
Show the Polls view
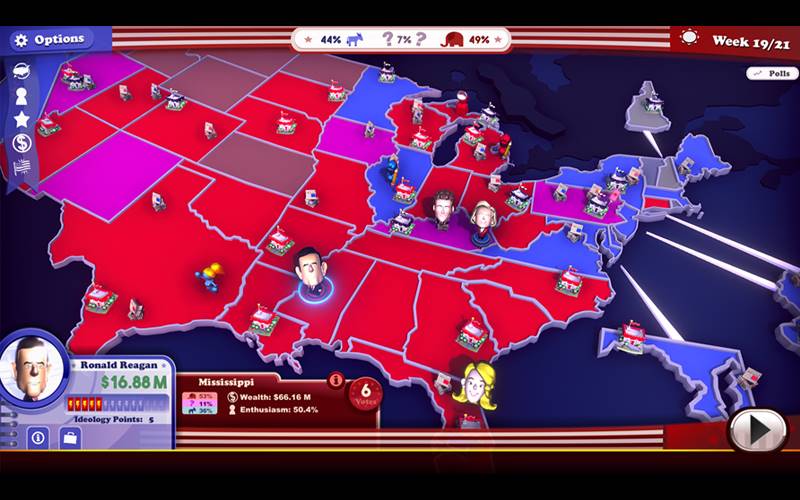(x=771, y=74)
